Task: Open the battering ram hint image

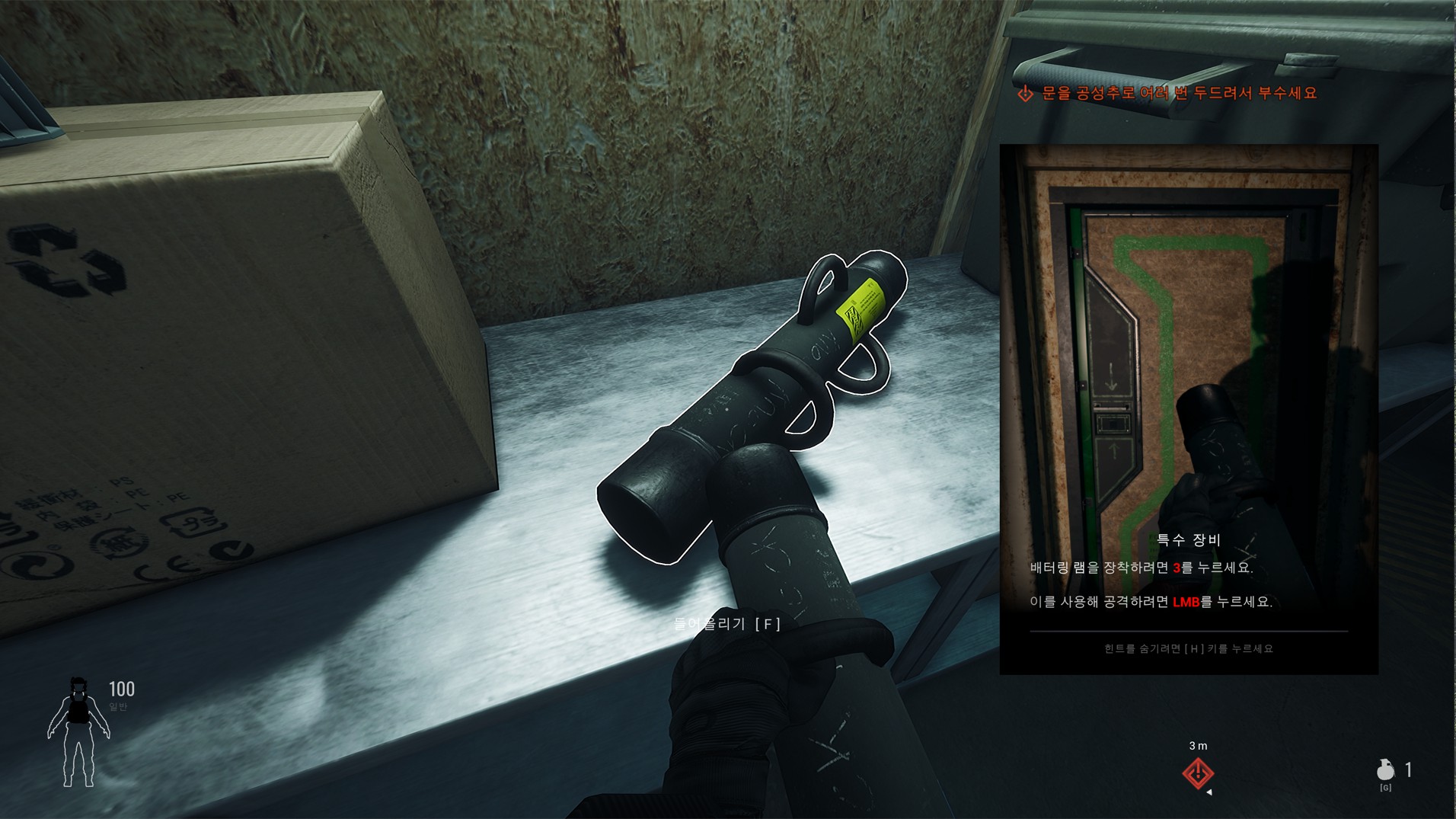Action: pyautogui.click(x=1188, y=335)
